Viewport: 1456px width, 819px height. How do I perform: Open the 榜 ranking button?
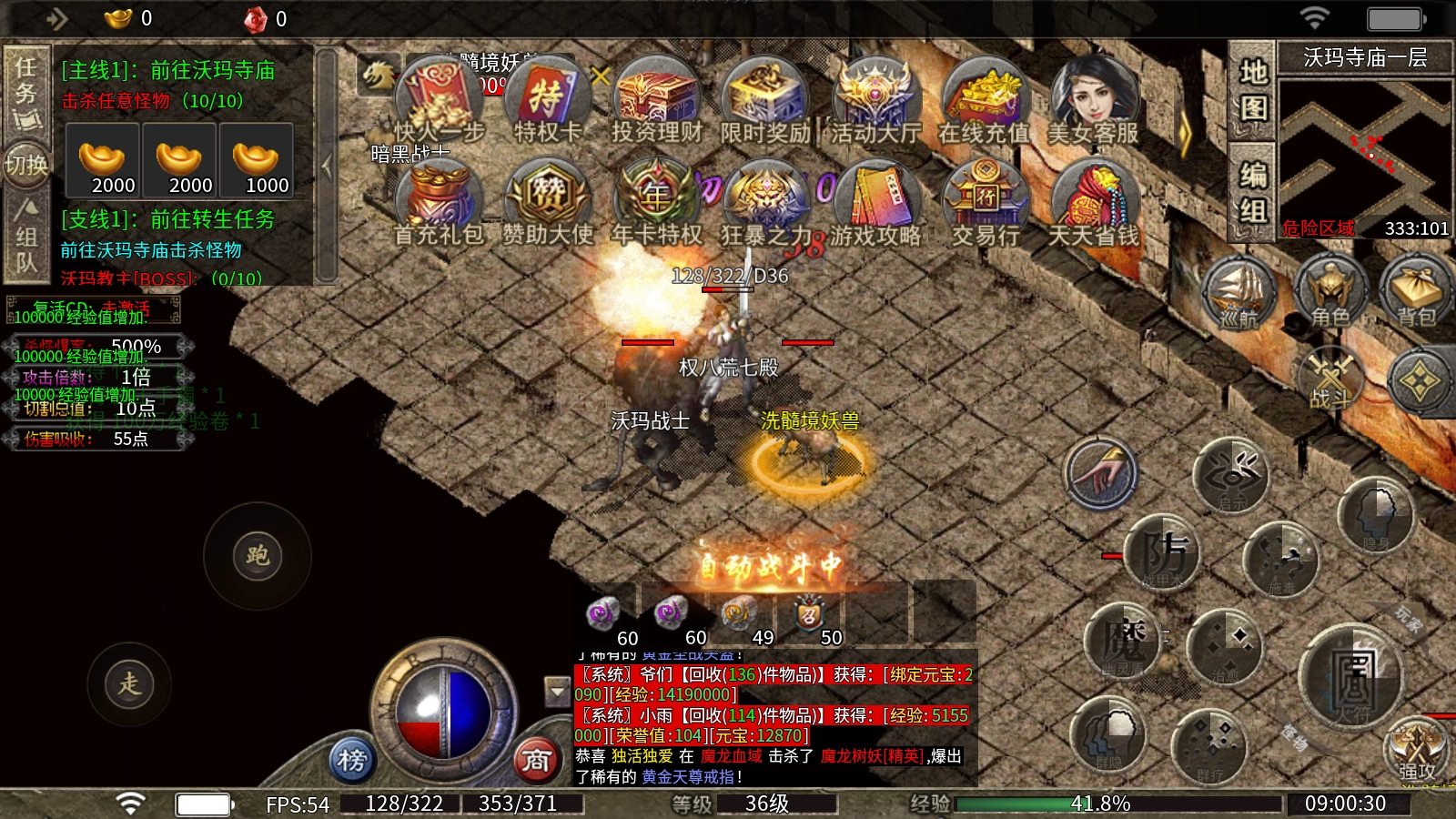[352, 760]
